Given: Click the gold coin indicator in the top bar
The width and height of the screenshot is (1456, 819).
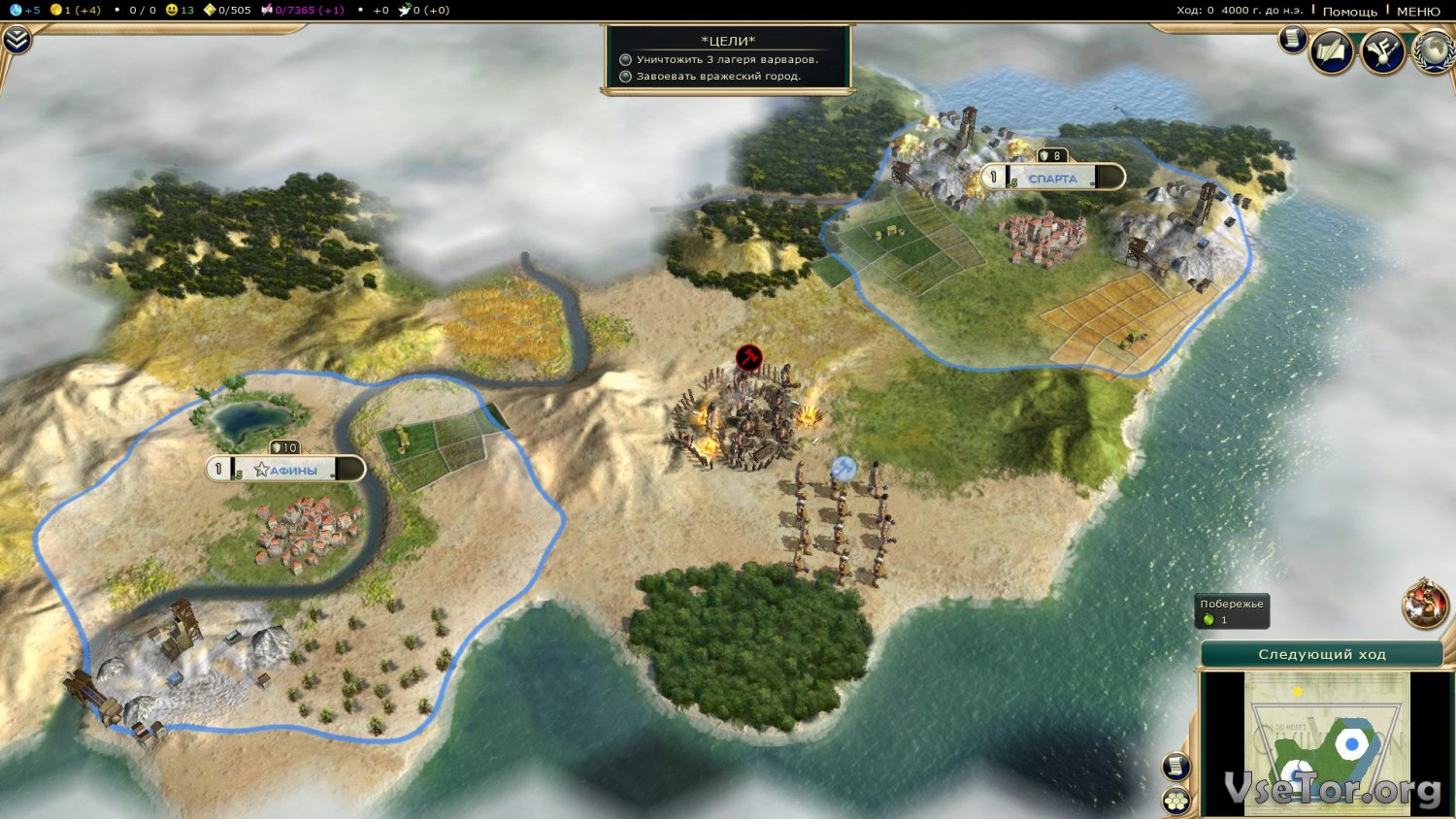Looking at the screenshot, I should 76,10.
